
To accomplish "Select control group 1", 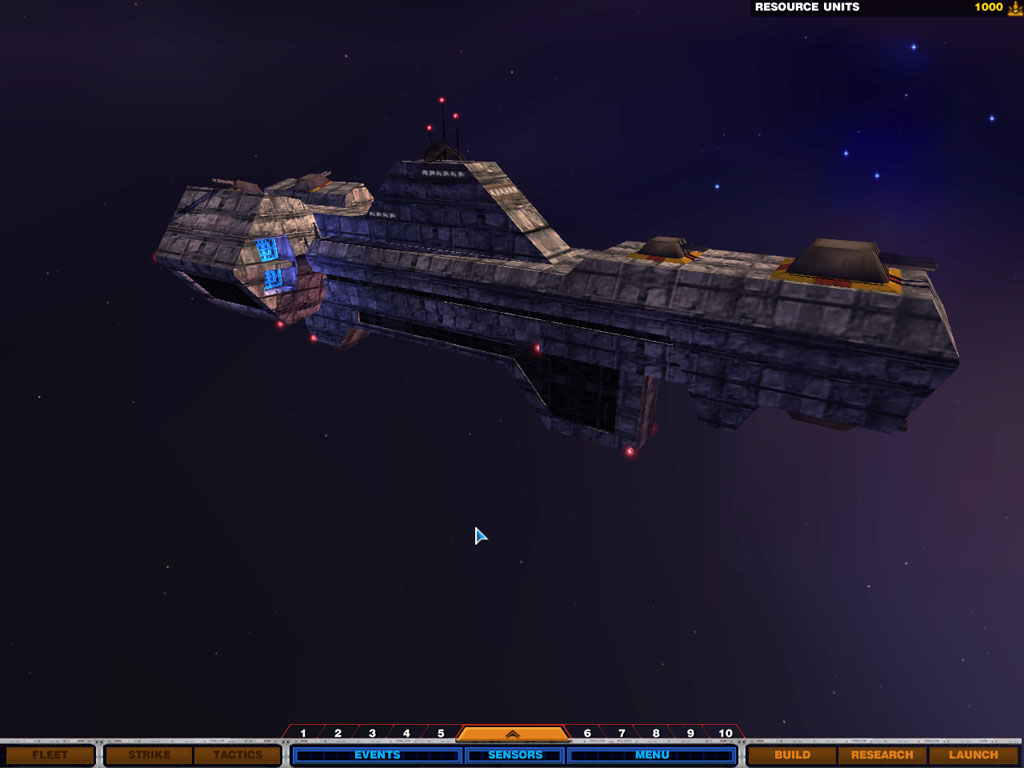I will click(x=303, y=734).
